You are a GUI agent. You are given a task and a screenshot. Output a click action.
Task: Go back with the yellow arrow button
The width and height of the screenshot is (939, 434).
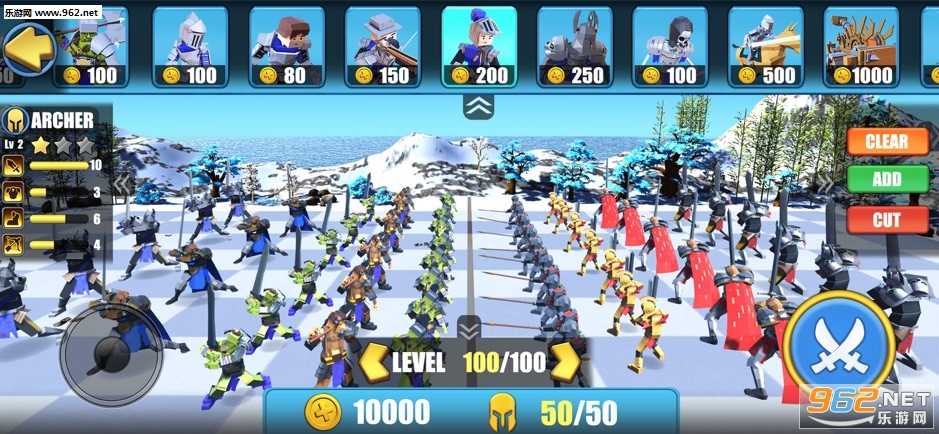(x=27, y=46)
